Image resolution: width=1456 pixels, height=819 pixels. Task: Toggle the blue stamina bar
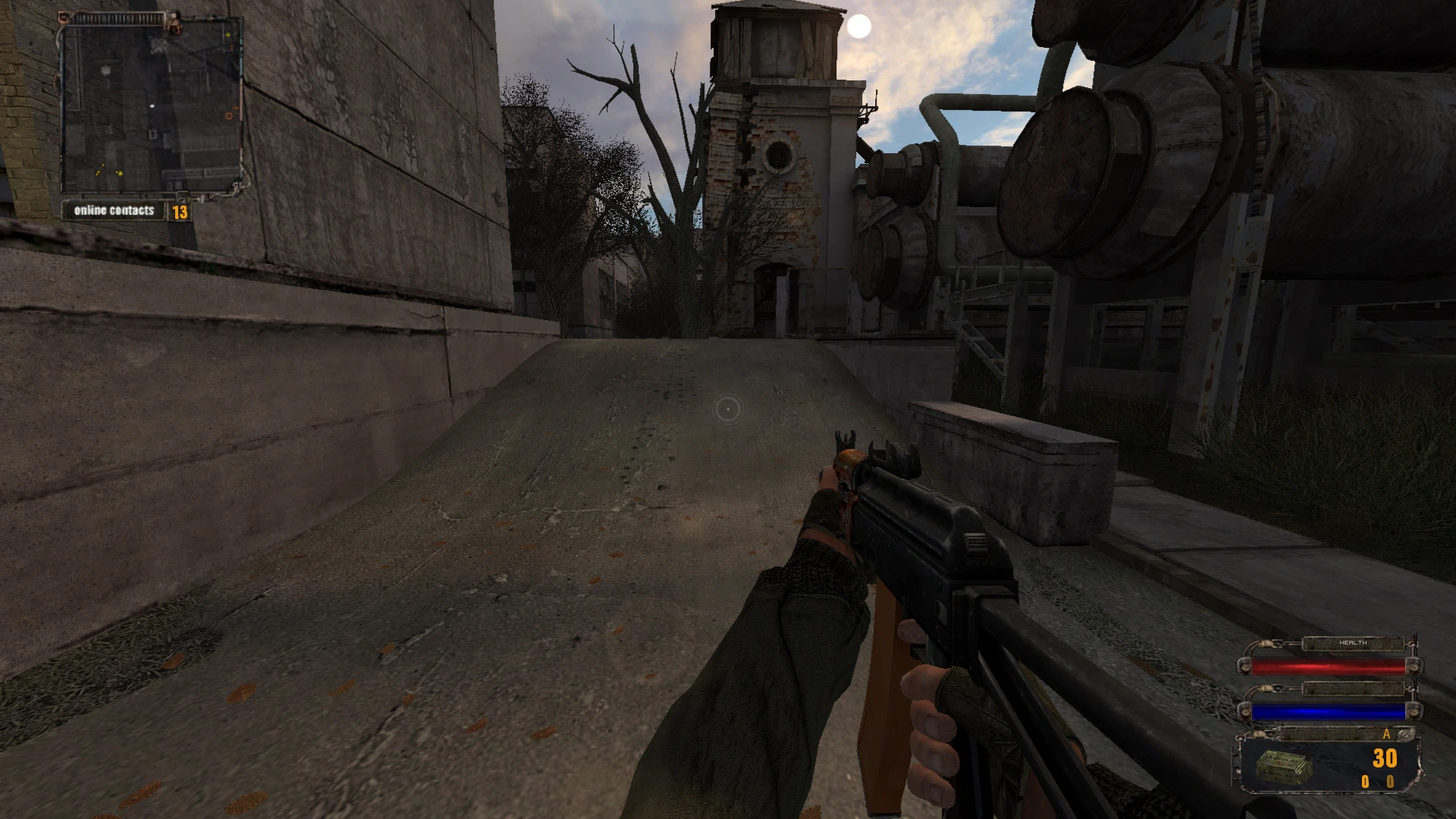(x=1329, y=711)
